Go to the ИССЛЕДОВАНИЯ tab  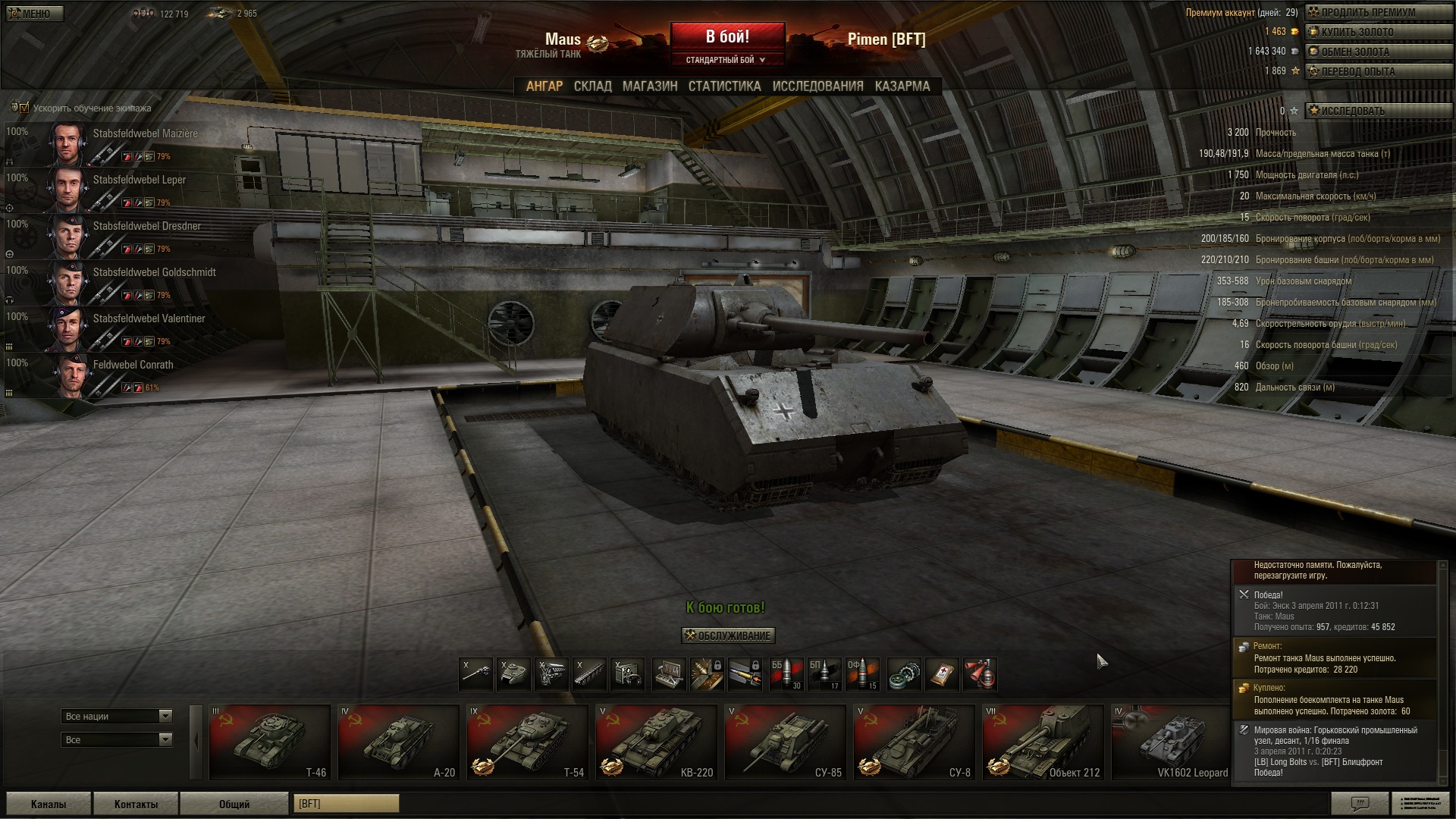coord(817,86)
